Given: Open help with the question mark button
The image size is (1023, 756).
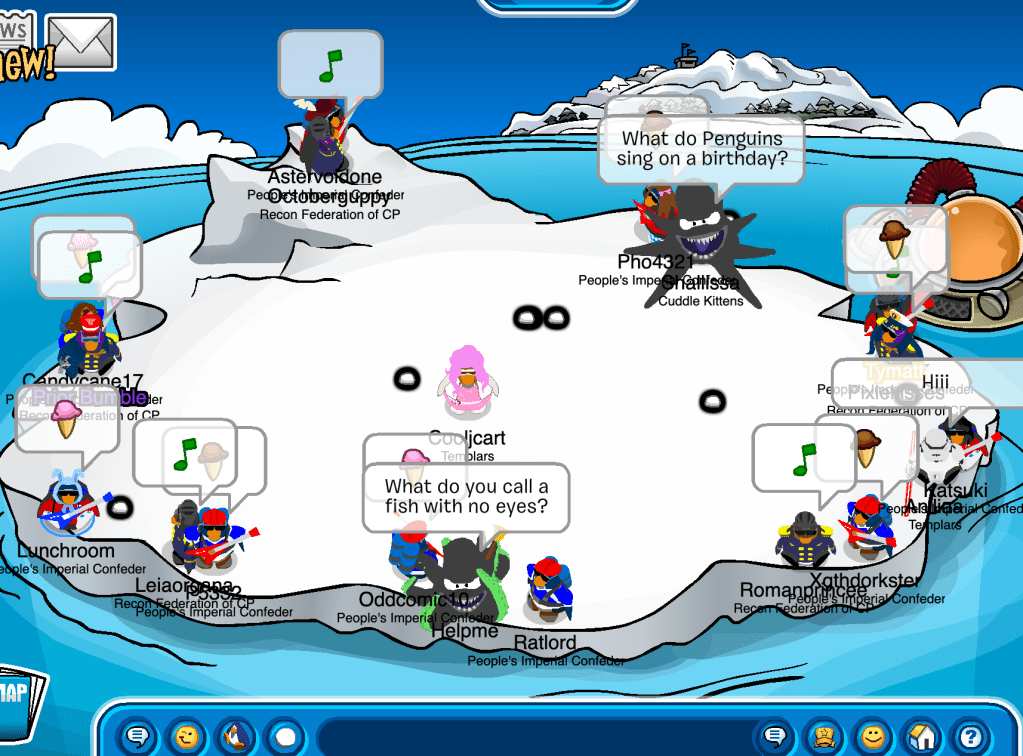Looking at the screenshot, I should pos(970,737).
